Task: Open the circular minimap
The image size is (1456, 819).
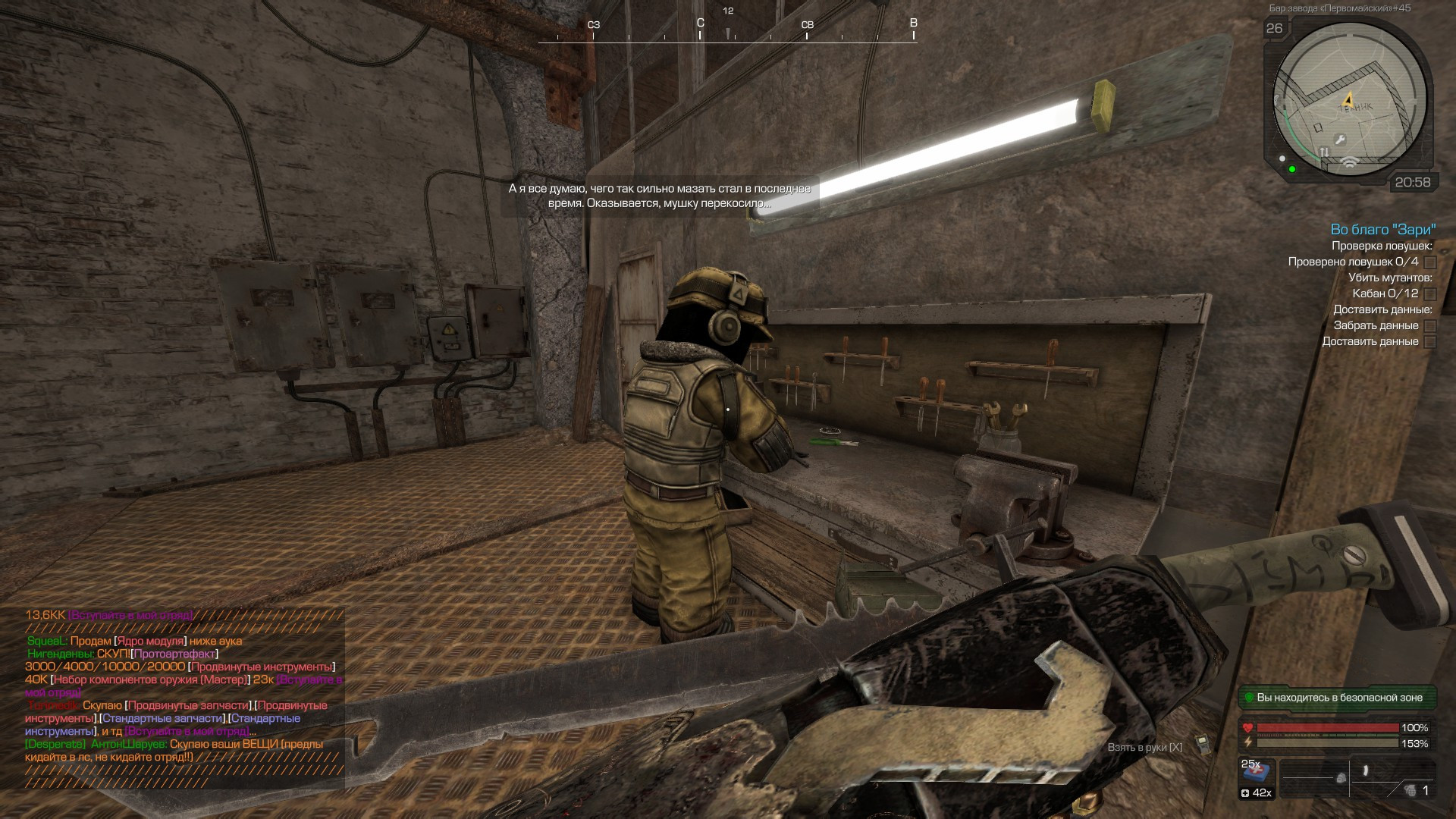Action: [x=1350, y=100]
